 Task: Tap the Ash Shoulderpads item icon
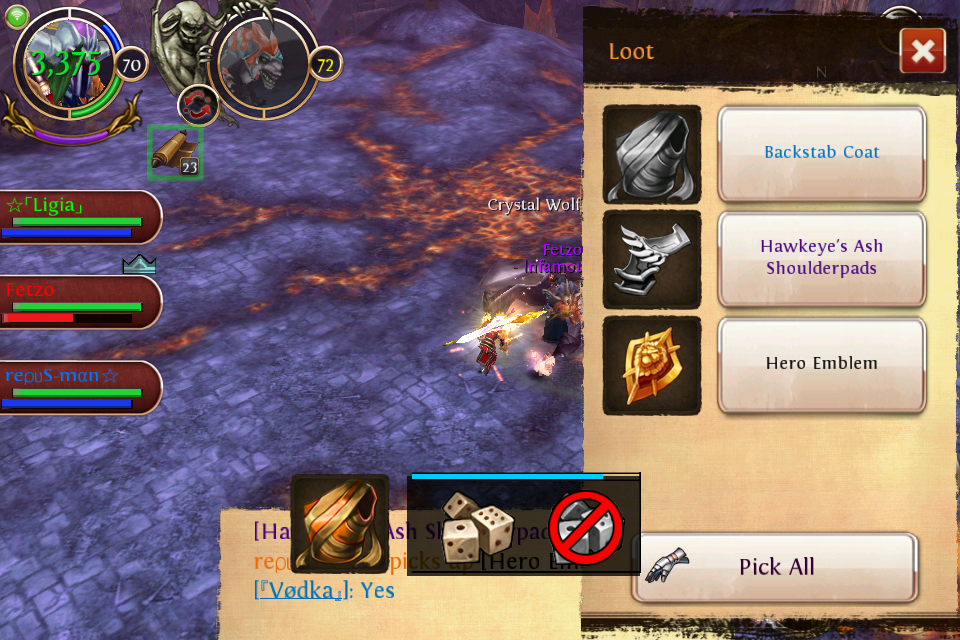click(652, 259)
